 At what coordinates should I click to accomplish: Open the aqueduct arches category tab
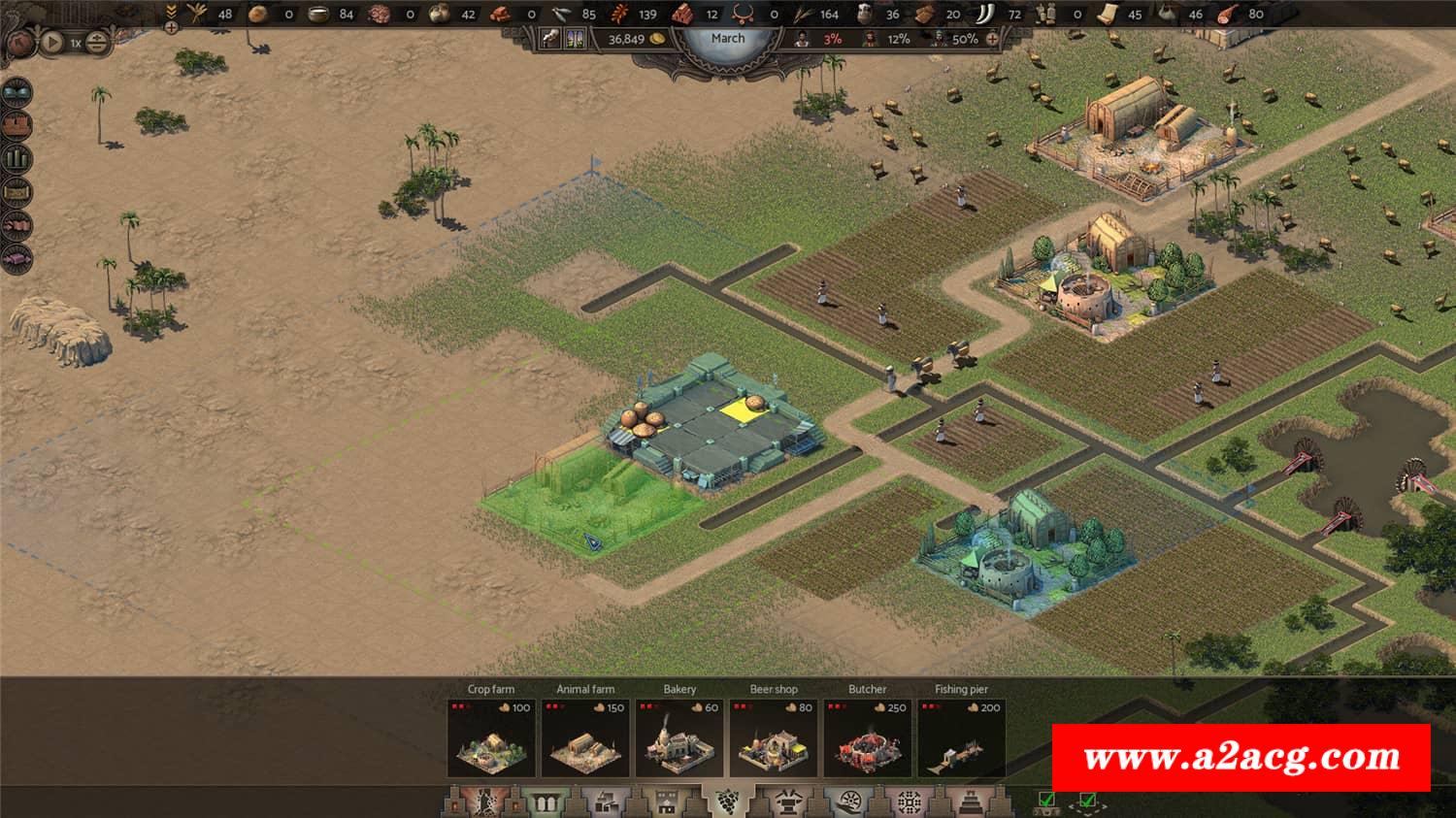(541, 802)
